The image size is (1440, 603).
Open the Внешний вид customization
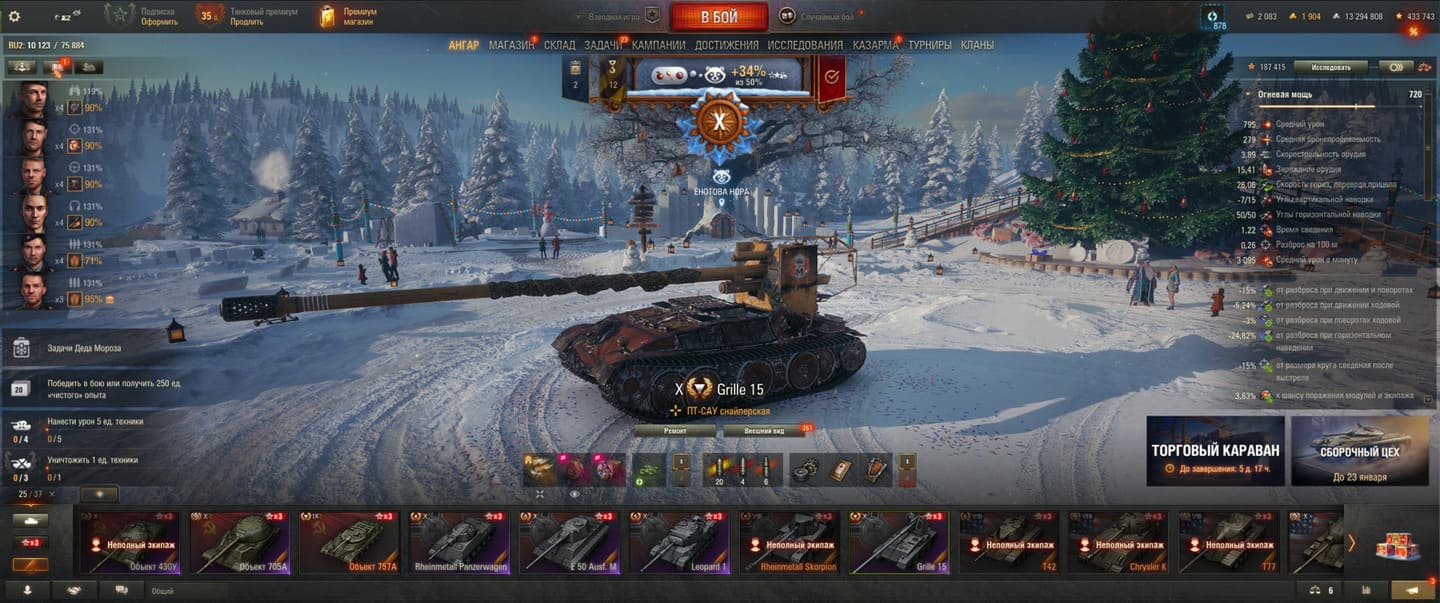click(x=776, y=431)
